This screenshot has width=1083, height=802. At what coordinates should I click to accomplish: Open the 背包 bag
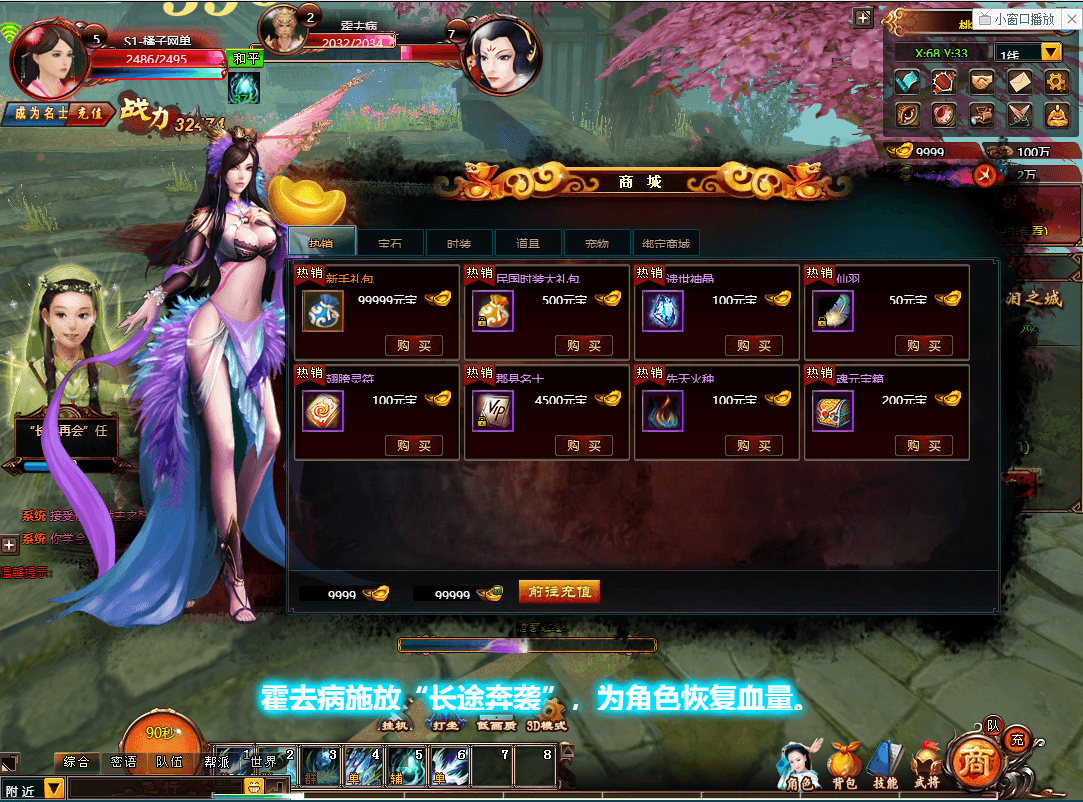tap(843, 765)
